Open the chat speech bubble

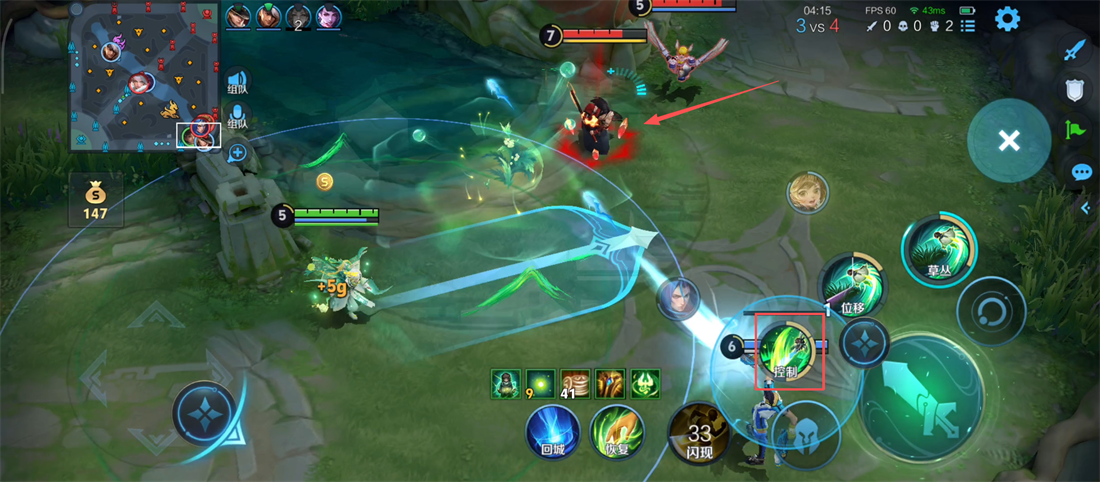tap(1081, 172)
